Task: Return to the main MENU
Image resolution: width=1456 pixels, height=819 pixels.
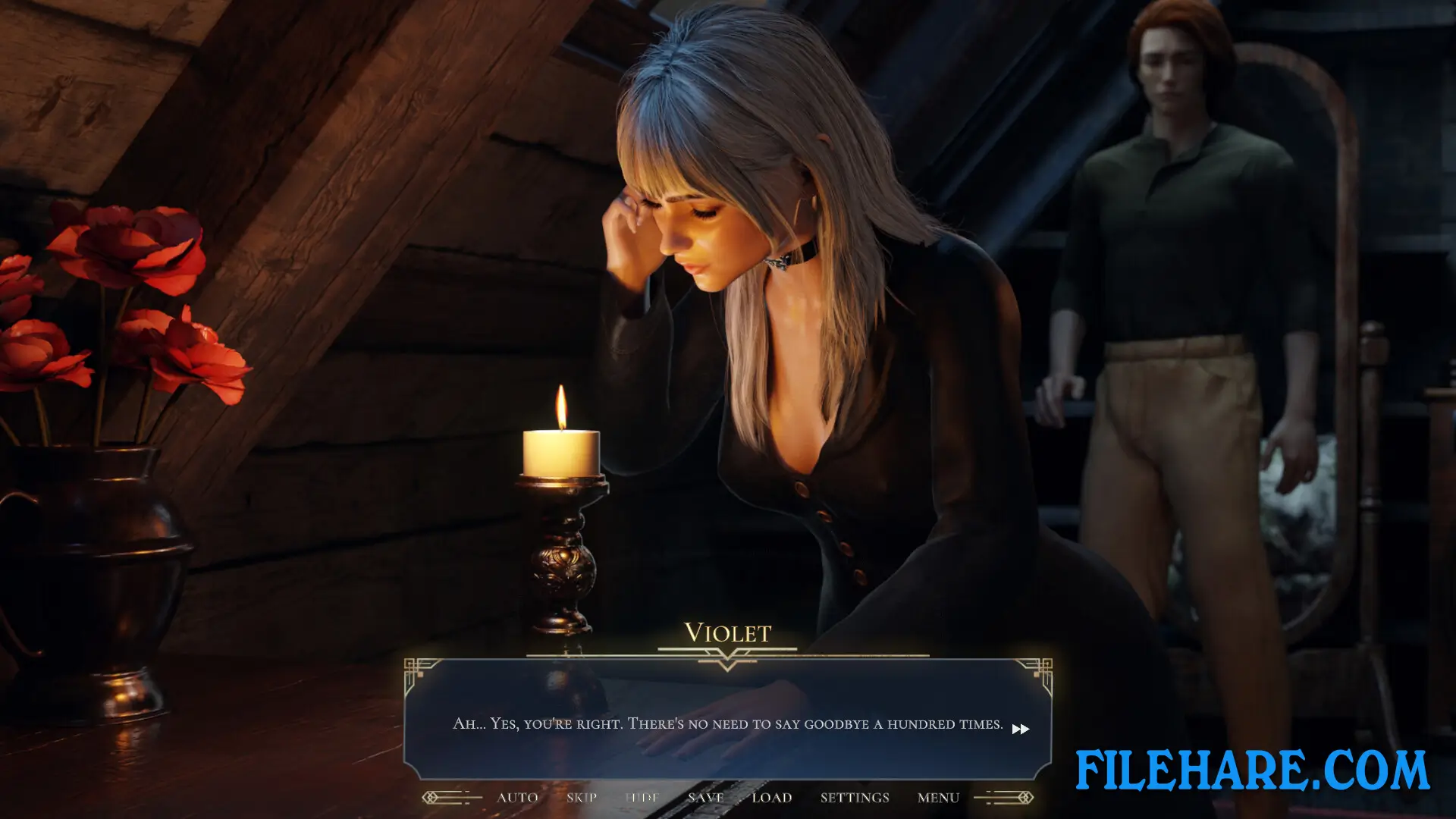Action: [938, 798]
